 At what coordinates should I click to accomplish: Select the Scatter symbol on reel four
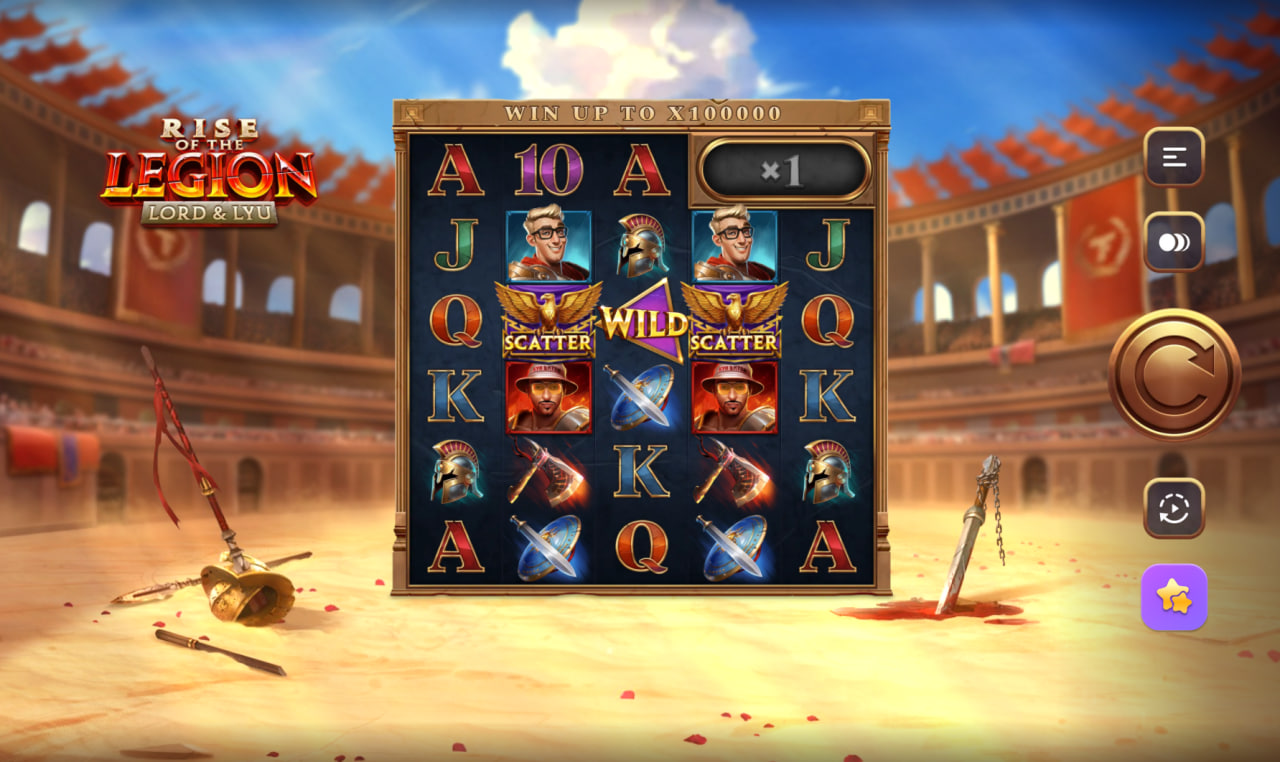[x=732, y=322]
